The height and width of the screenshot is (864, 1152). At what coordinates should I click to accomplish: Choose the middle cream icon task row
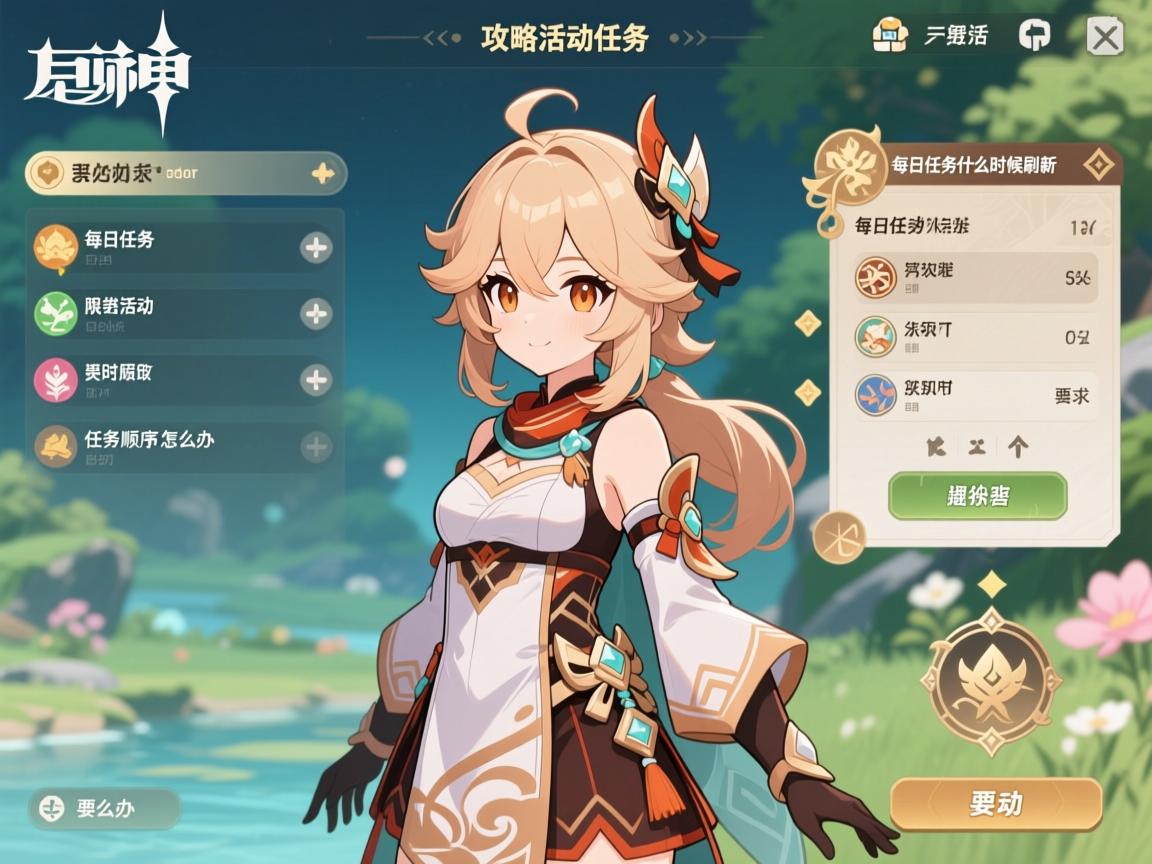coord(975,337)
